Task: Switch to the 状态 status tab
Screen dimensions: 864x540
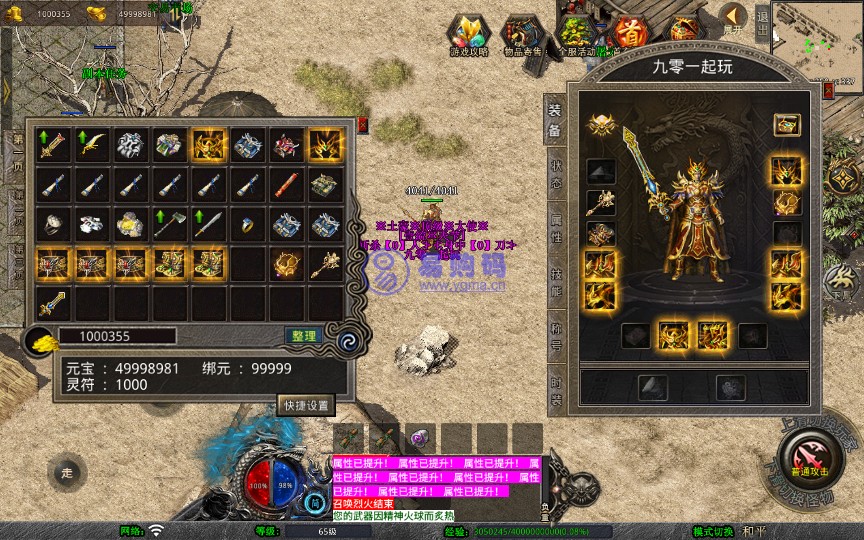Action: pos(556,174)
